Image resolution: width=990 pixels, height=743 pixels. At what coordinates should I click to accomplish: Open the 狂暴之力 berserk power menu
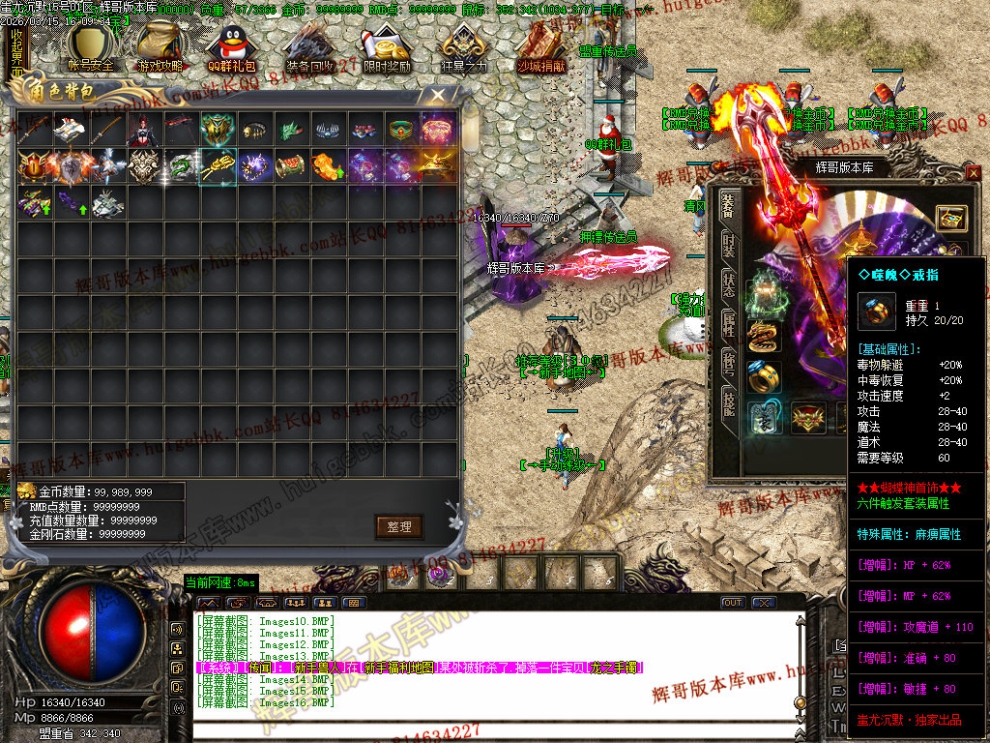(x=464, y=47)
